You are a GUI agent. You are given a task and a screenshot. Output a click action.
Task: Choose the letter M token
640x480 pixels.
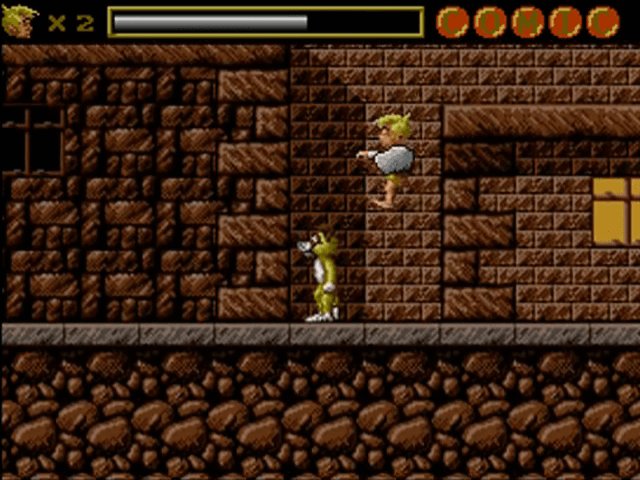(527, 21)
